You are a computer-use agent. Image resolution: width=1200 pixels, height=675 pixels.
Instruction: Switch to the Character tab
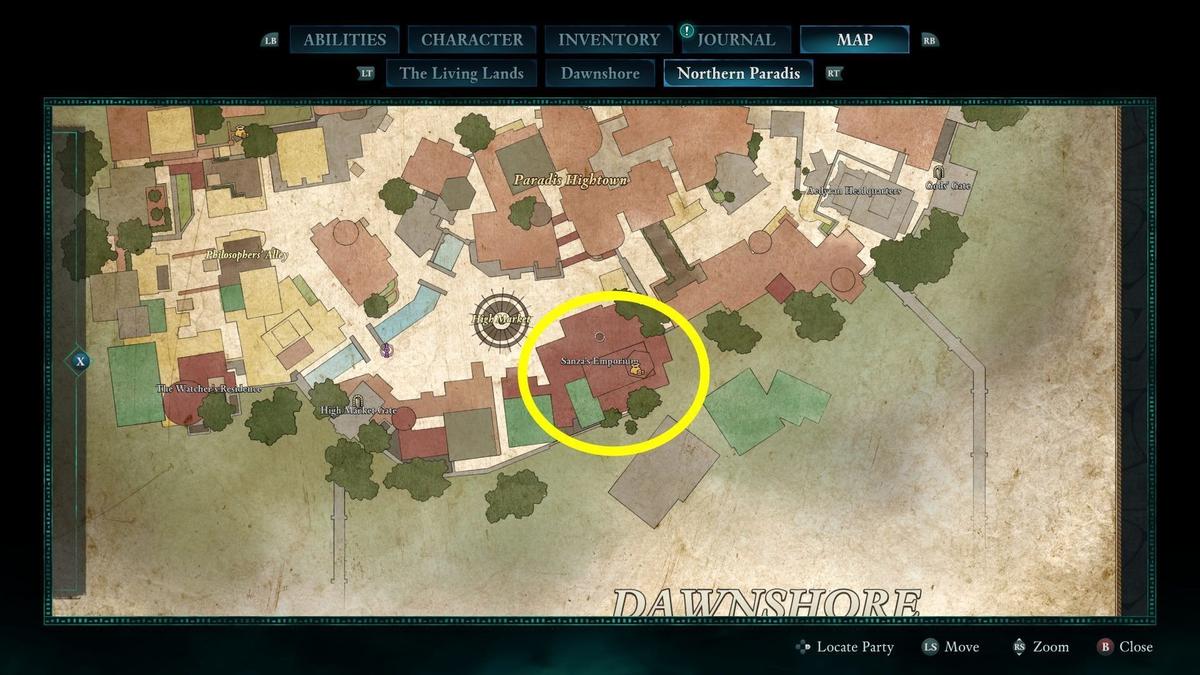point(472,40)
